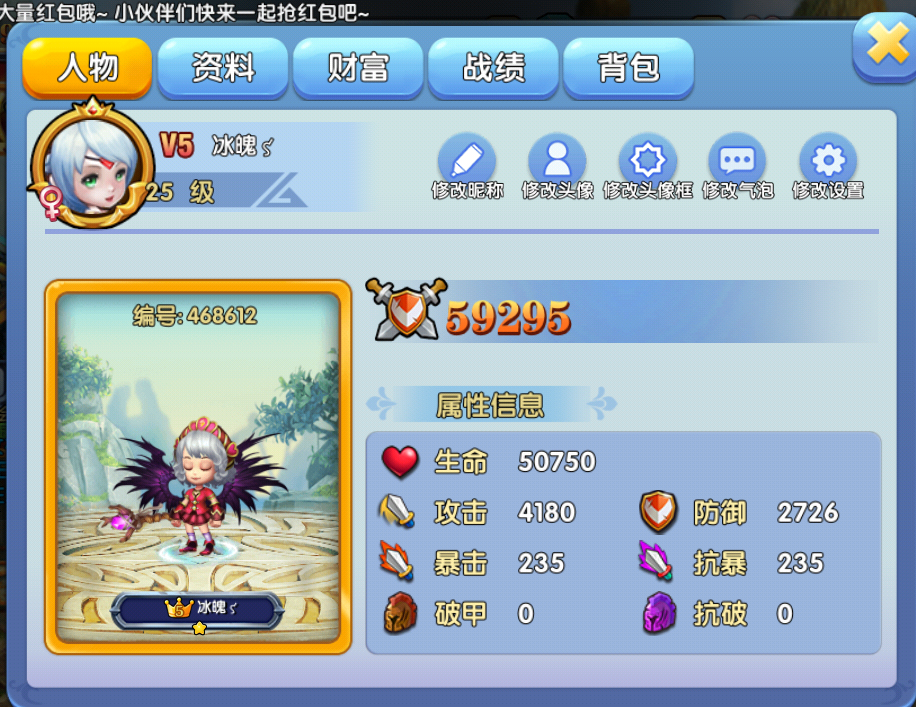Open the 修改头像框 option

coord(647,161)
